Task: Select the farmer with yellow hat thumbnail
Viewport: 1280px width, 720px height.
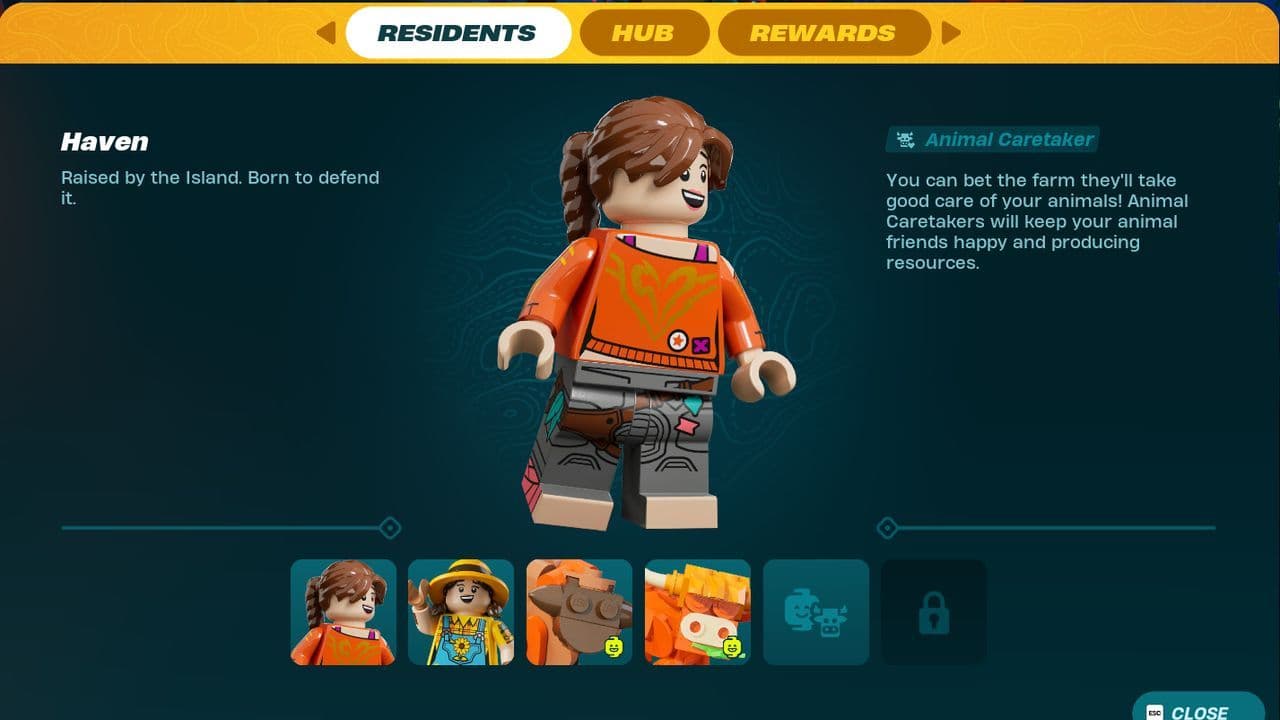Action: pos(461,611)
